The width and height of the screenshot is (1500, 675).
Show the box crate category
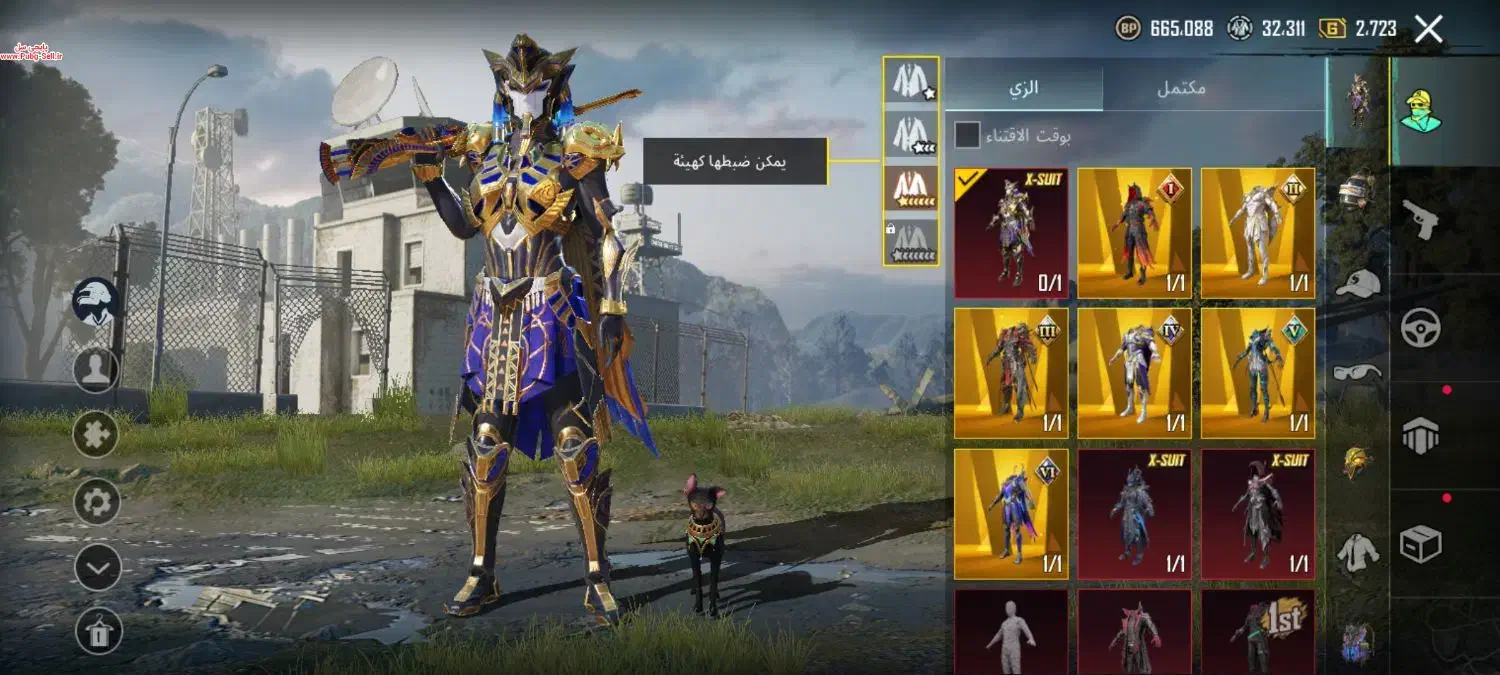pos(1421,544)
